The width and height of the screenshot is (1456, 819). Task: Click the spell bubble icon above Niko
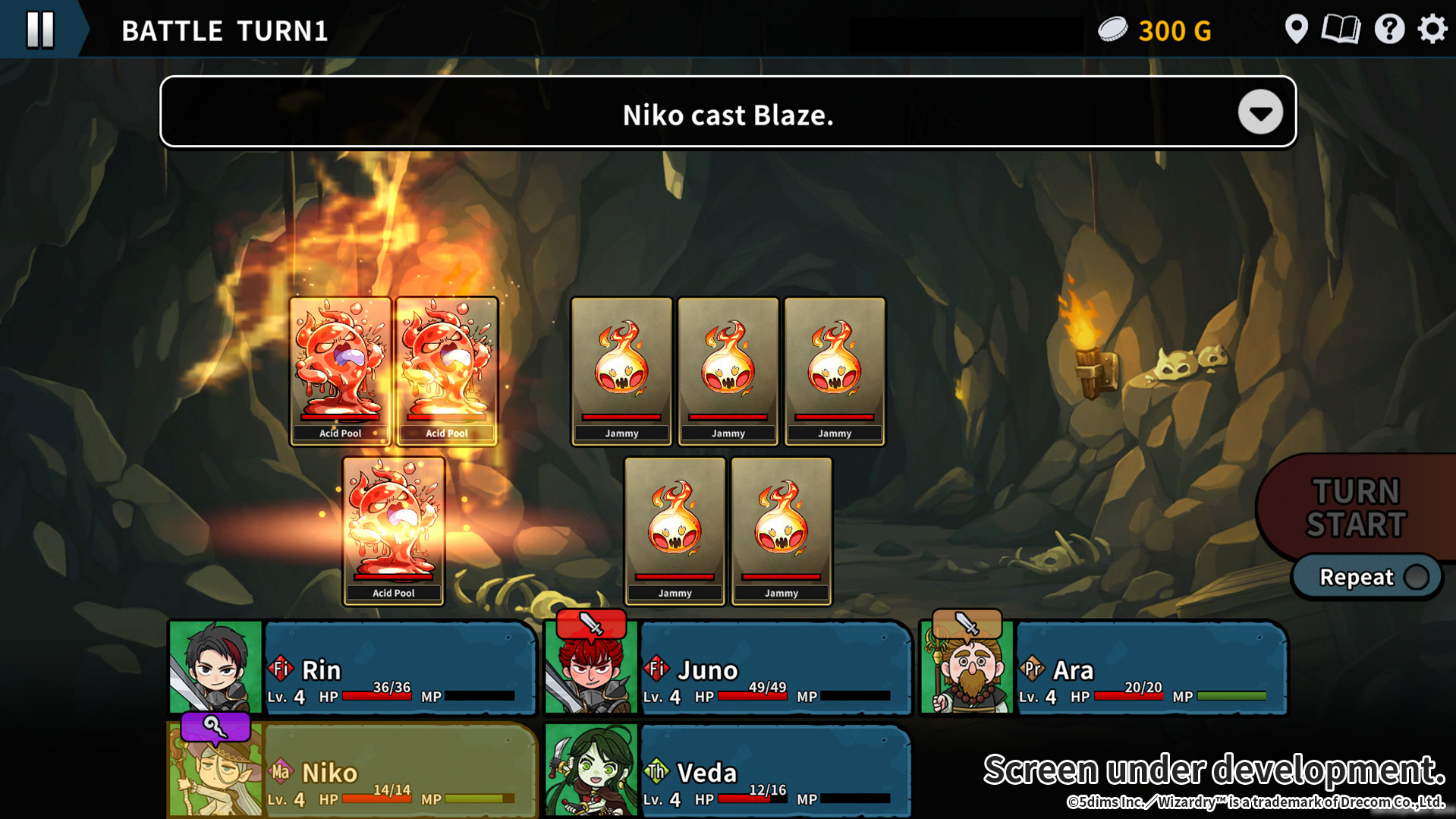click(x=215, y=727)
